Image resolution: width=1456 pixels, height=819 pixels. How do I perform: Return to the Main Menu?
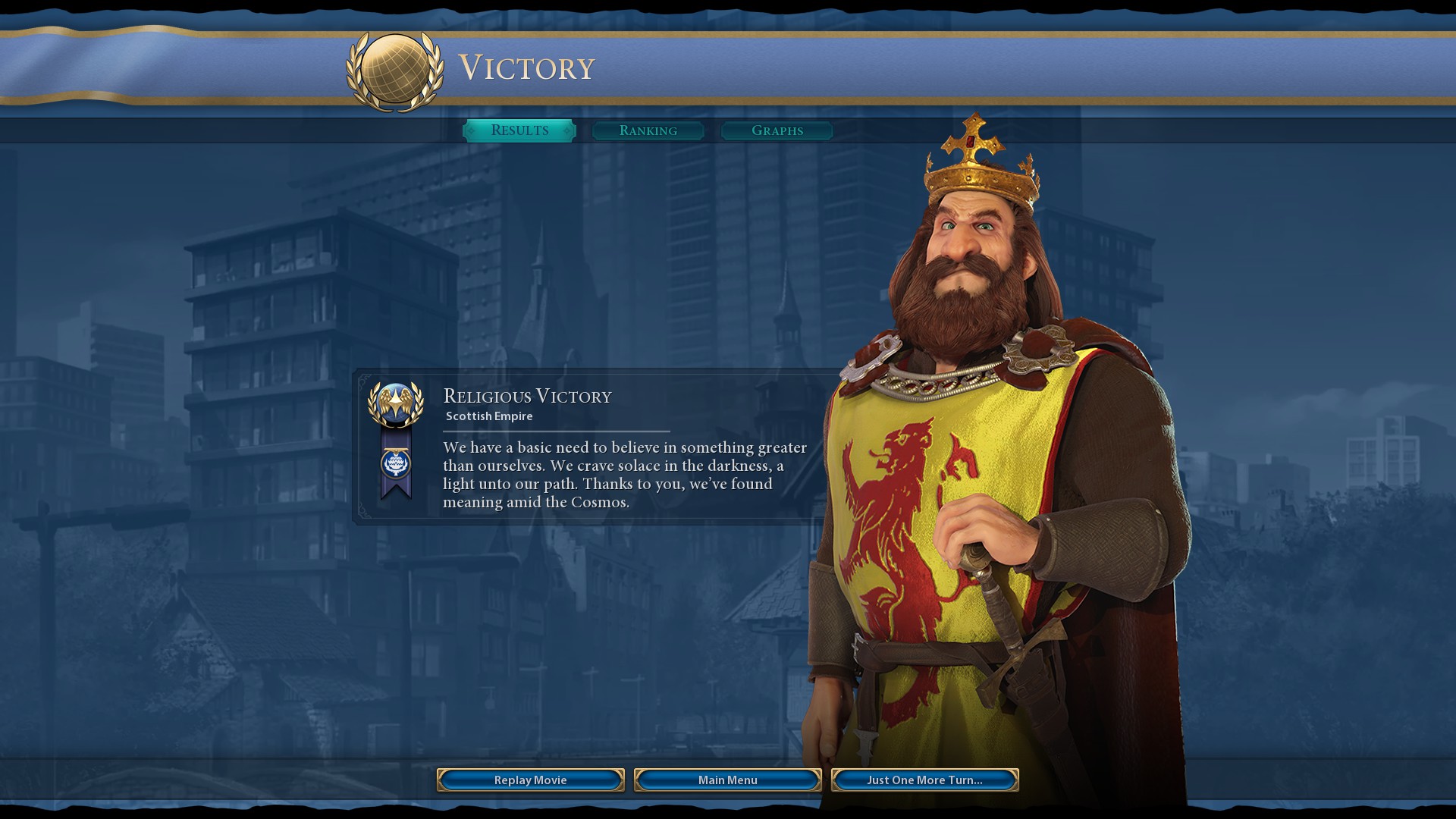coord(727,780)
